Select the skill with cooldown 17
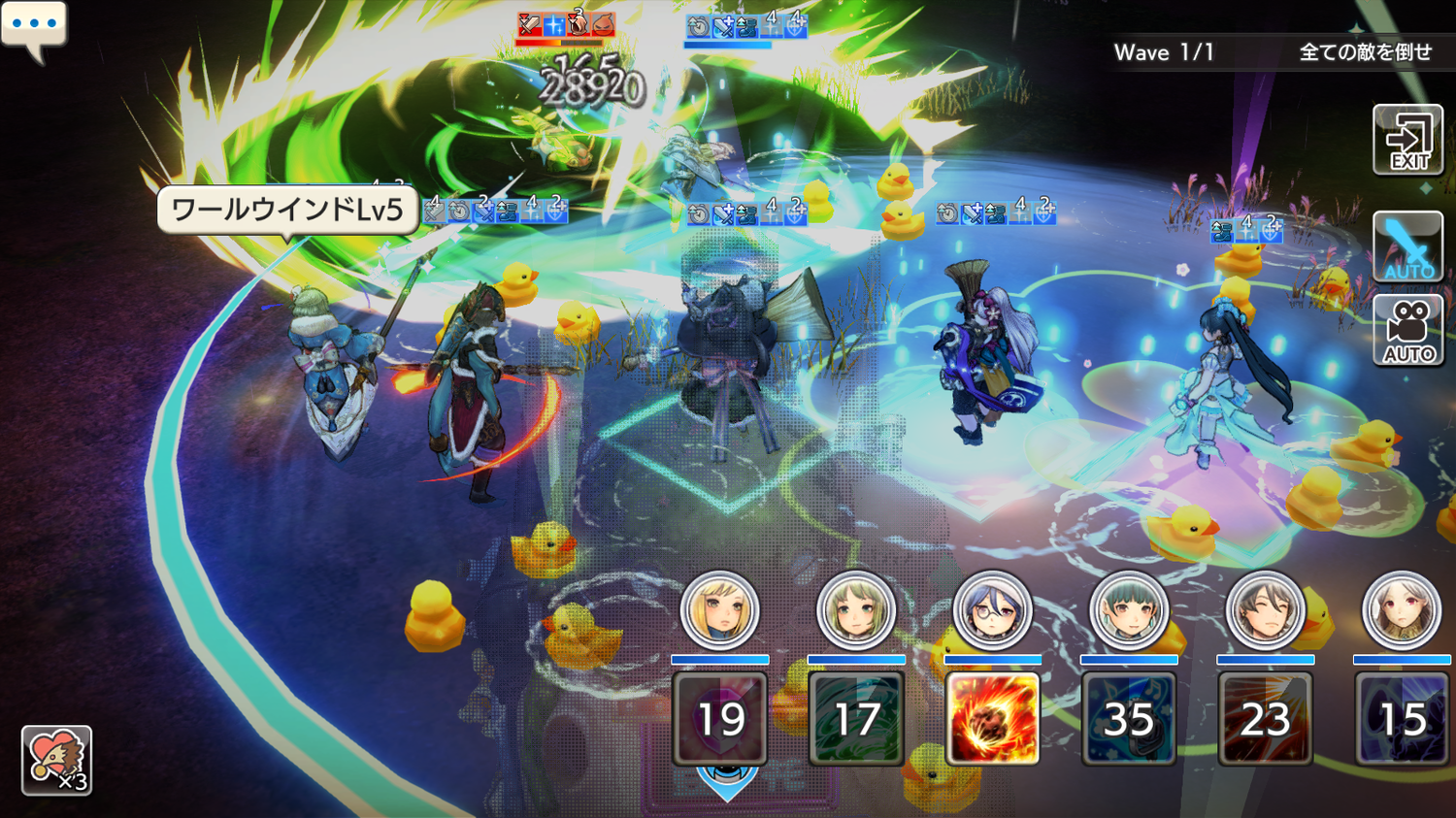Image resolution: width=1456 pixels, height=818 pixels. pos(856,719)
